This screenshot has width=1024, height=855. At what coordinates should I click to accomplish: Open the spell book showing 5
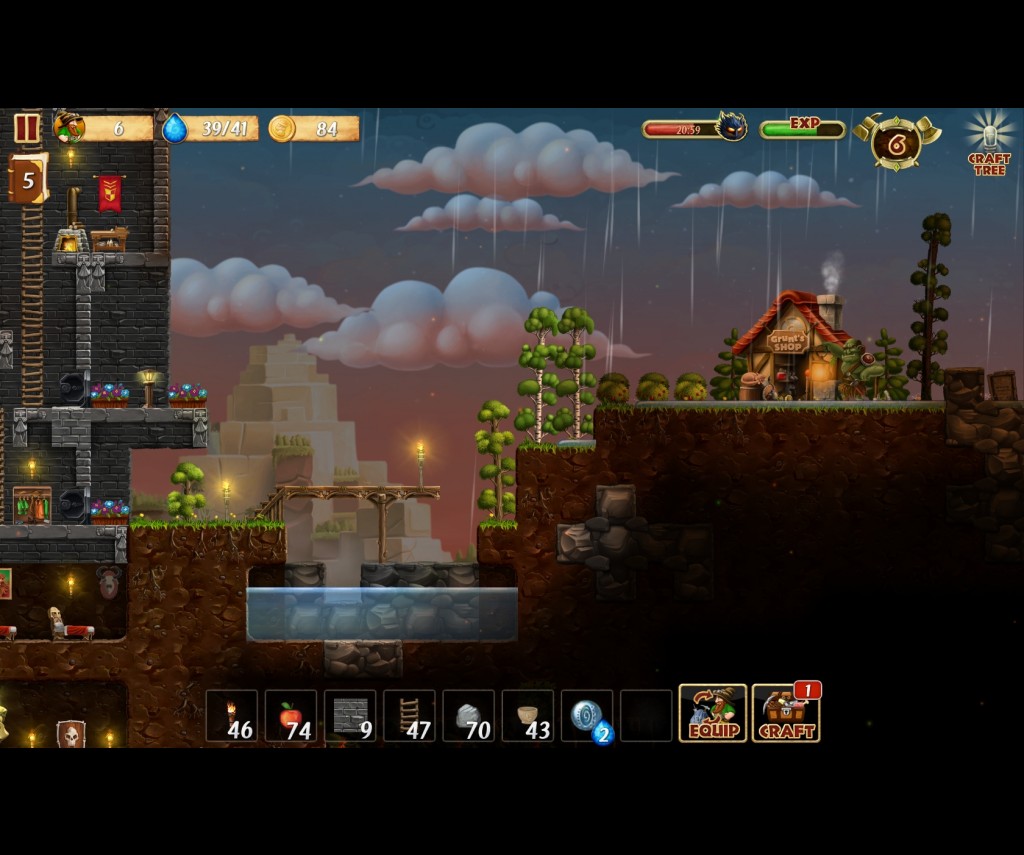point(28,179)
